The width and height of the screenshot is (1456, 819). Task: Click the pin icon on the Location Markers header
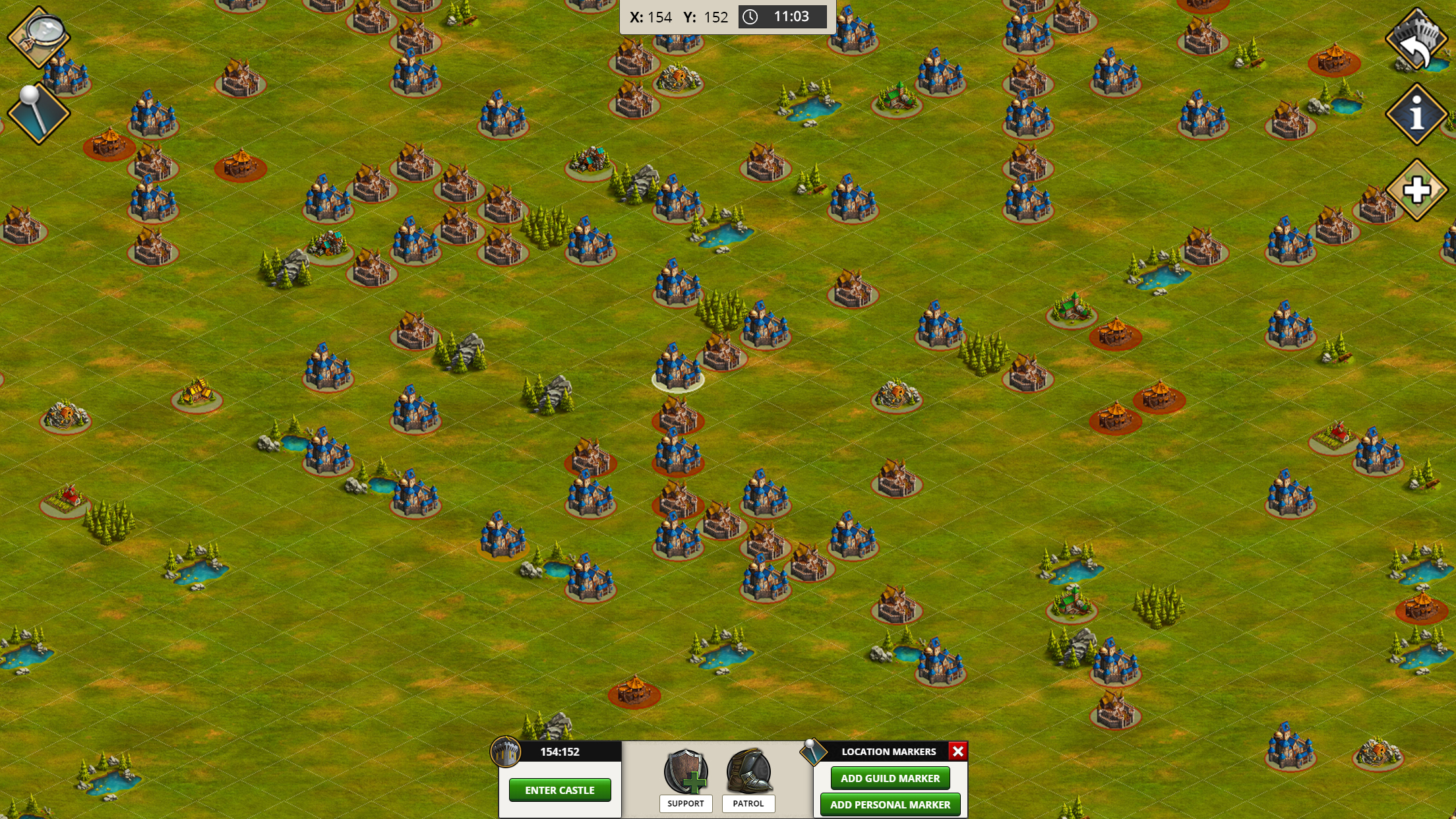coord(814,751)
